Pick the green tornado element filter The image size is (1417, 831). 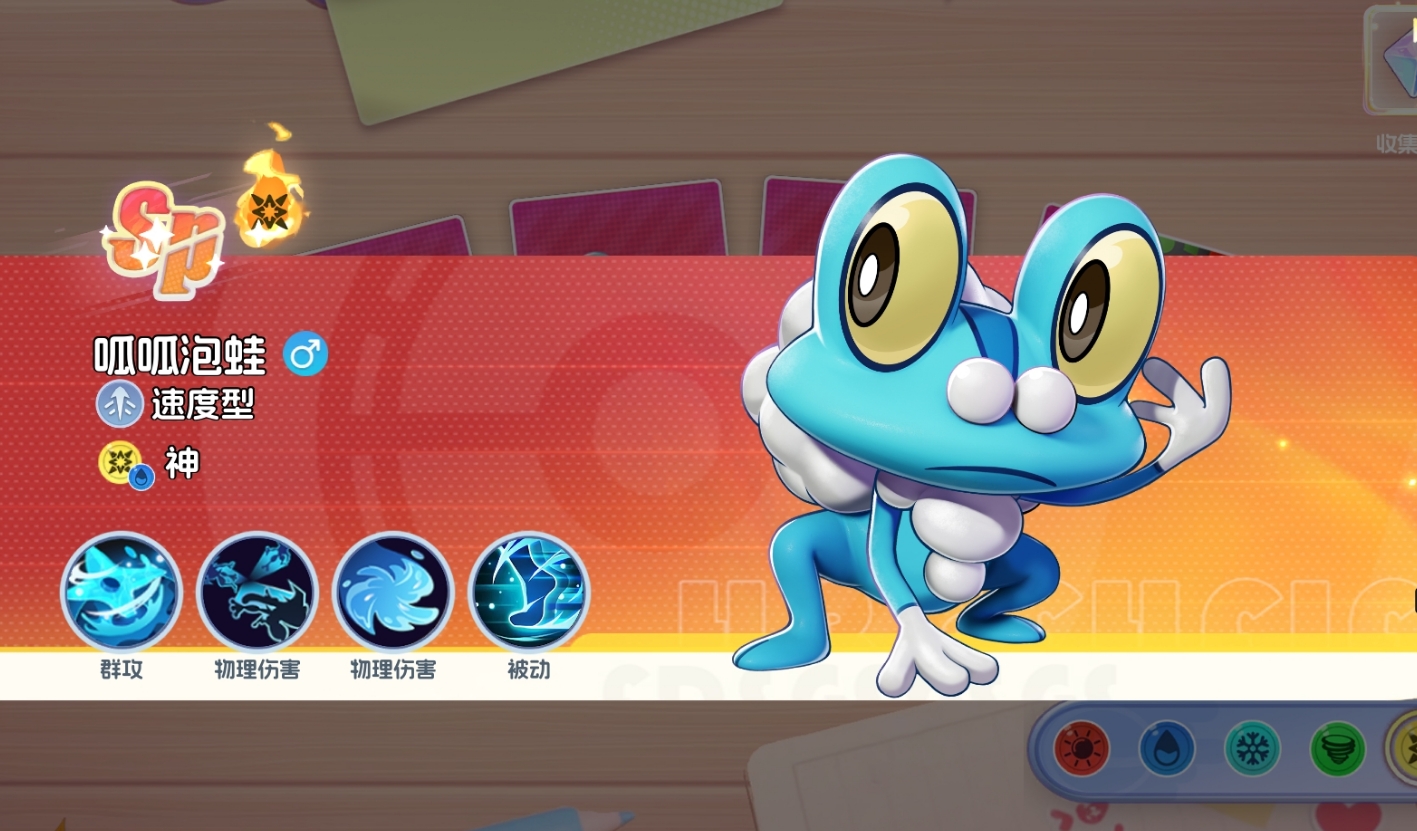pyautogui.click(x=1338, y=749)
